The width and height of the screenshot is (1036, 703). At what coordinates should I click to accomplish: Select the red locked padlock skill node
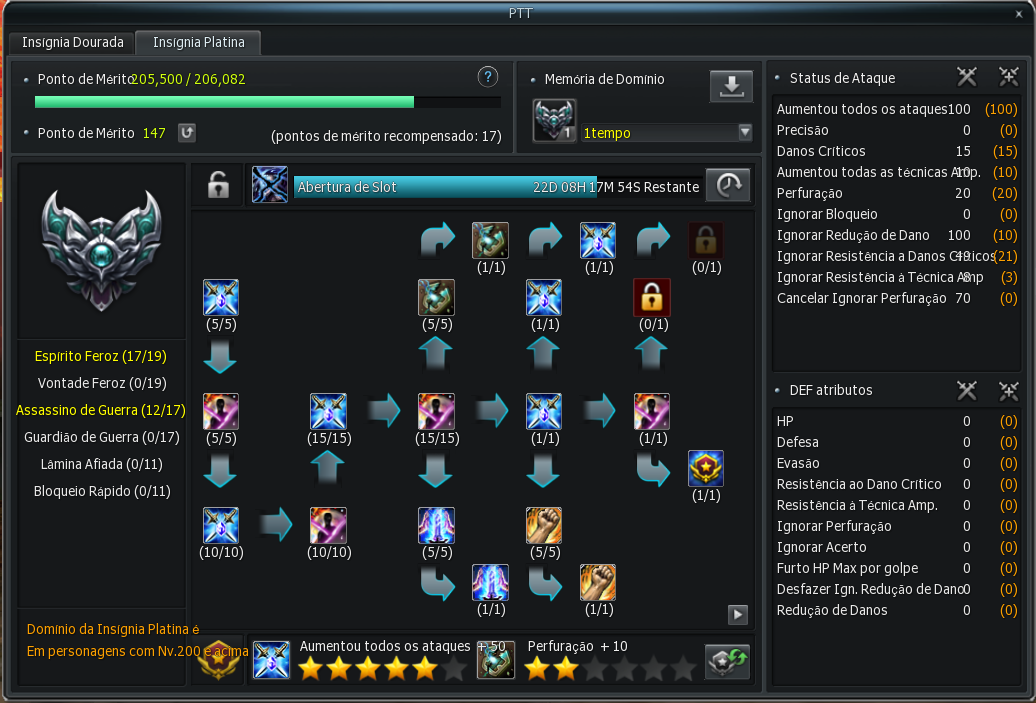pos(652,297)
